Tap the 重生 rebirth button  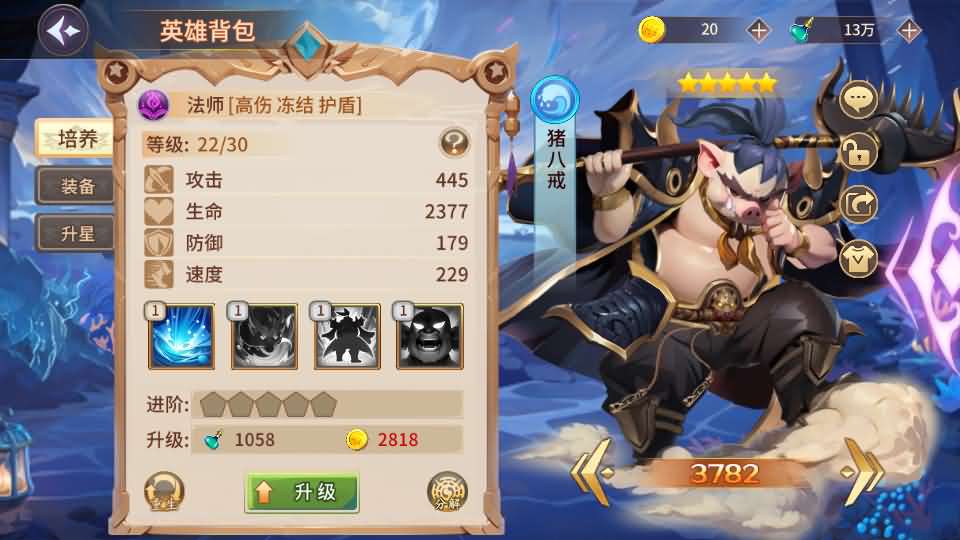[164, 491]
